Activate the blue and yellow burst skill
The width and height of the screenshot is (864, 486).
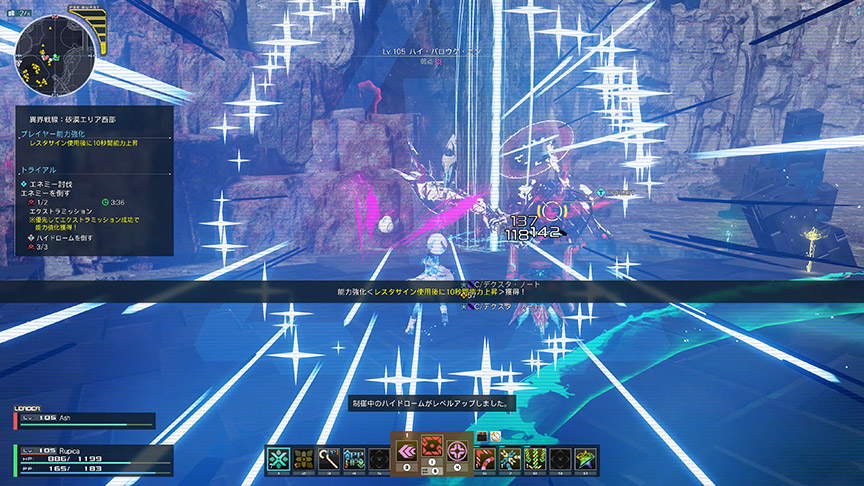[x=510, y=458]
